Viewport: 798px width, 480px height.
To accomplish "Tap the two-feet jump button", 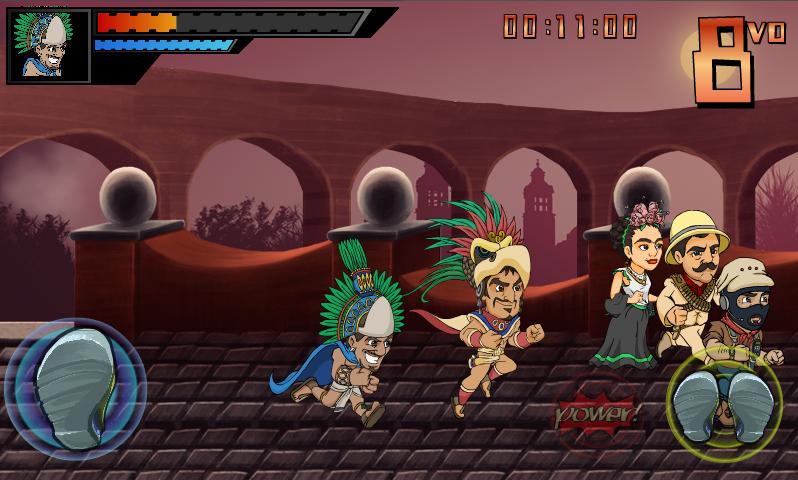I will [x=724, y=407].
